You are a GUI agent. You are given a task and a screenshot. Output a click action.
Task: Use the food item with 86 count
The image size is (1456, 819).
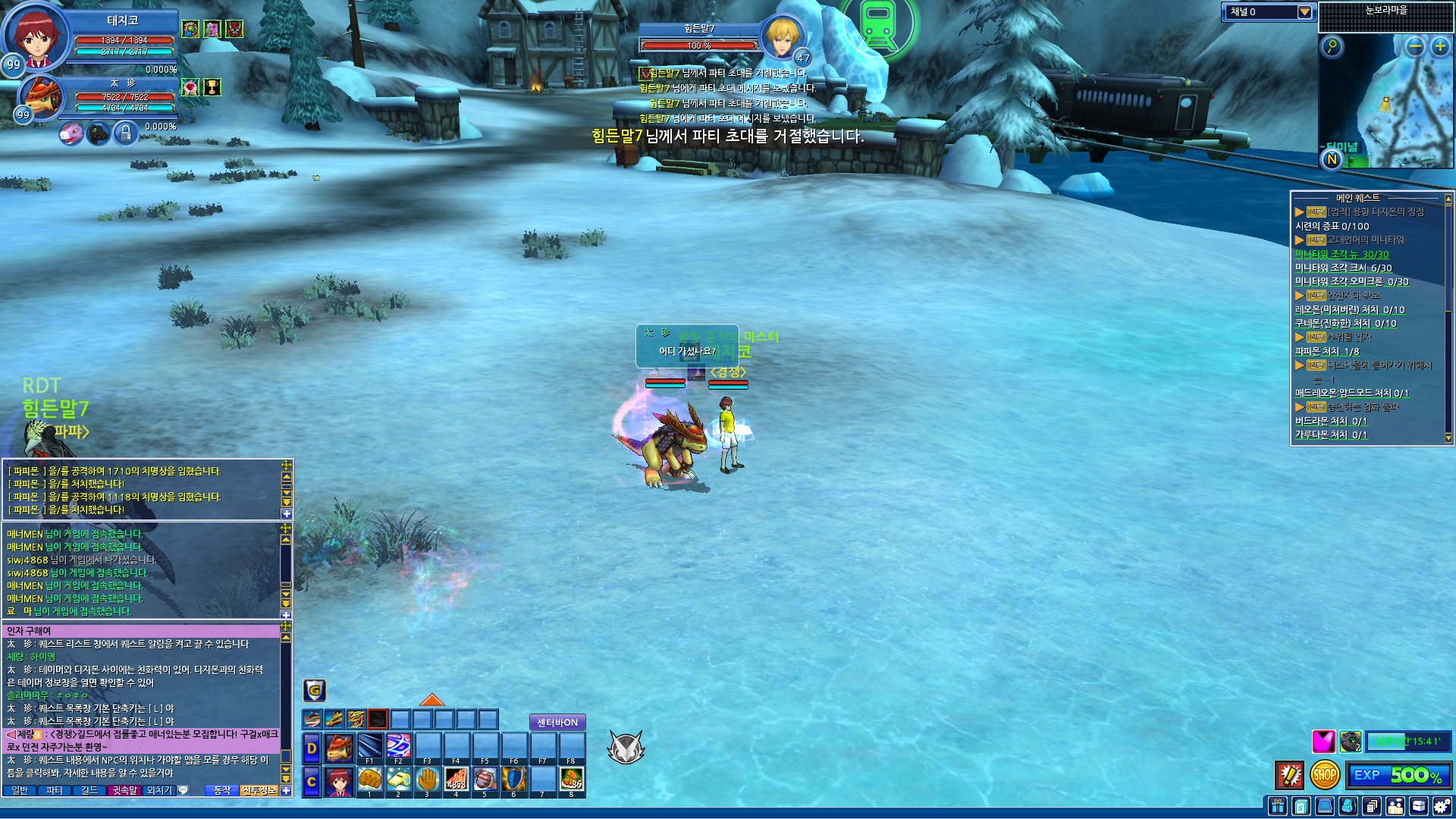(572, 779)
